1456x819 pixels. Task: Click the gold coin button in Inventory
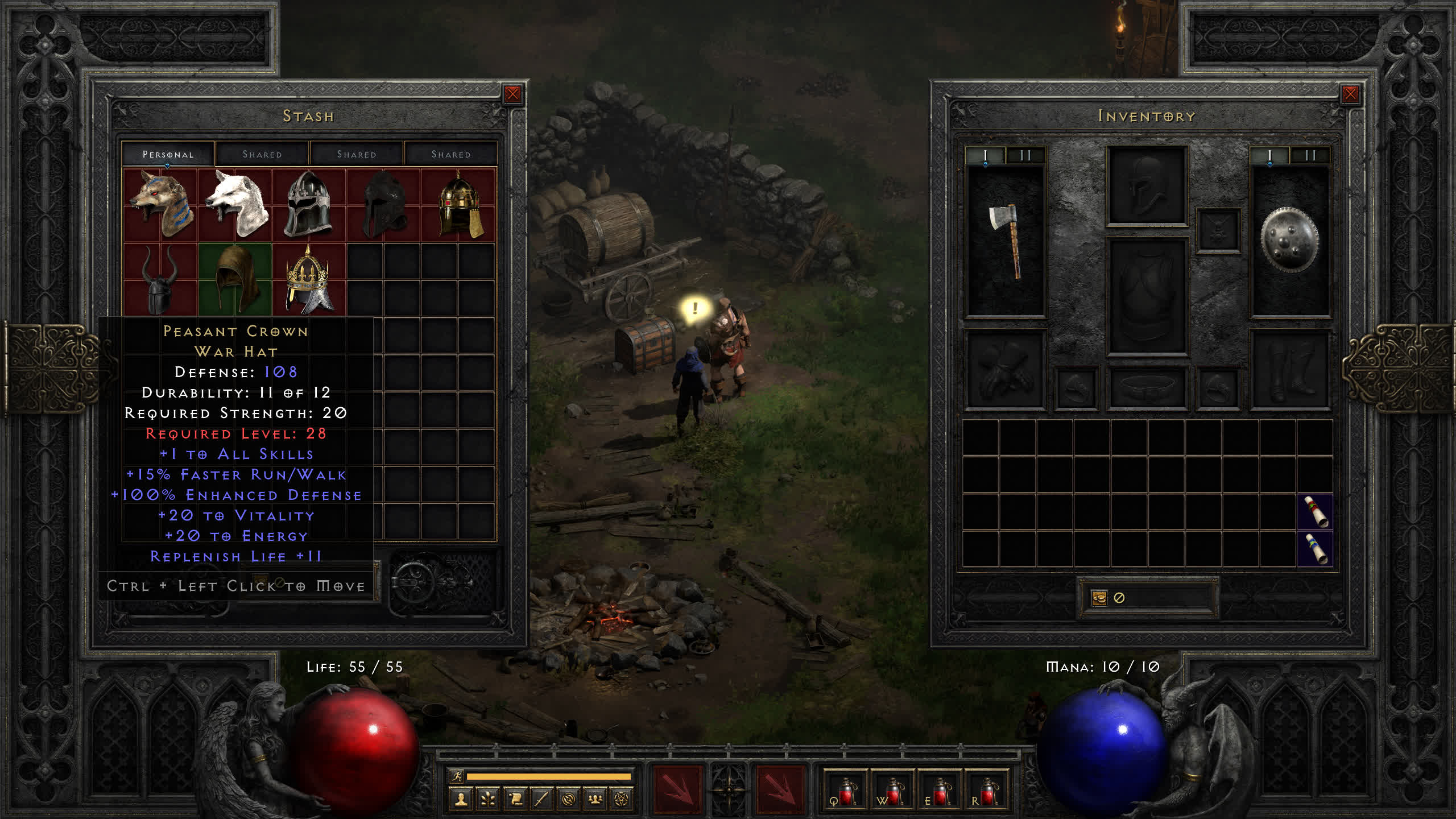point(1099,598)
